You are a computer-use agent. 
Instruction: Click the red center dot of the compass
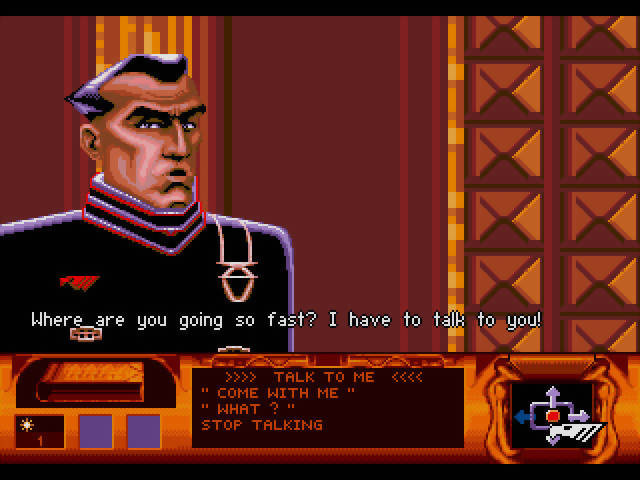[552, 415]
